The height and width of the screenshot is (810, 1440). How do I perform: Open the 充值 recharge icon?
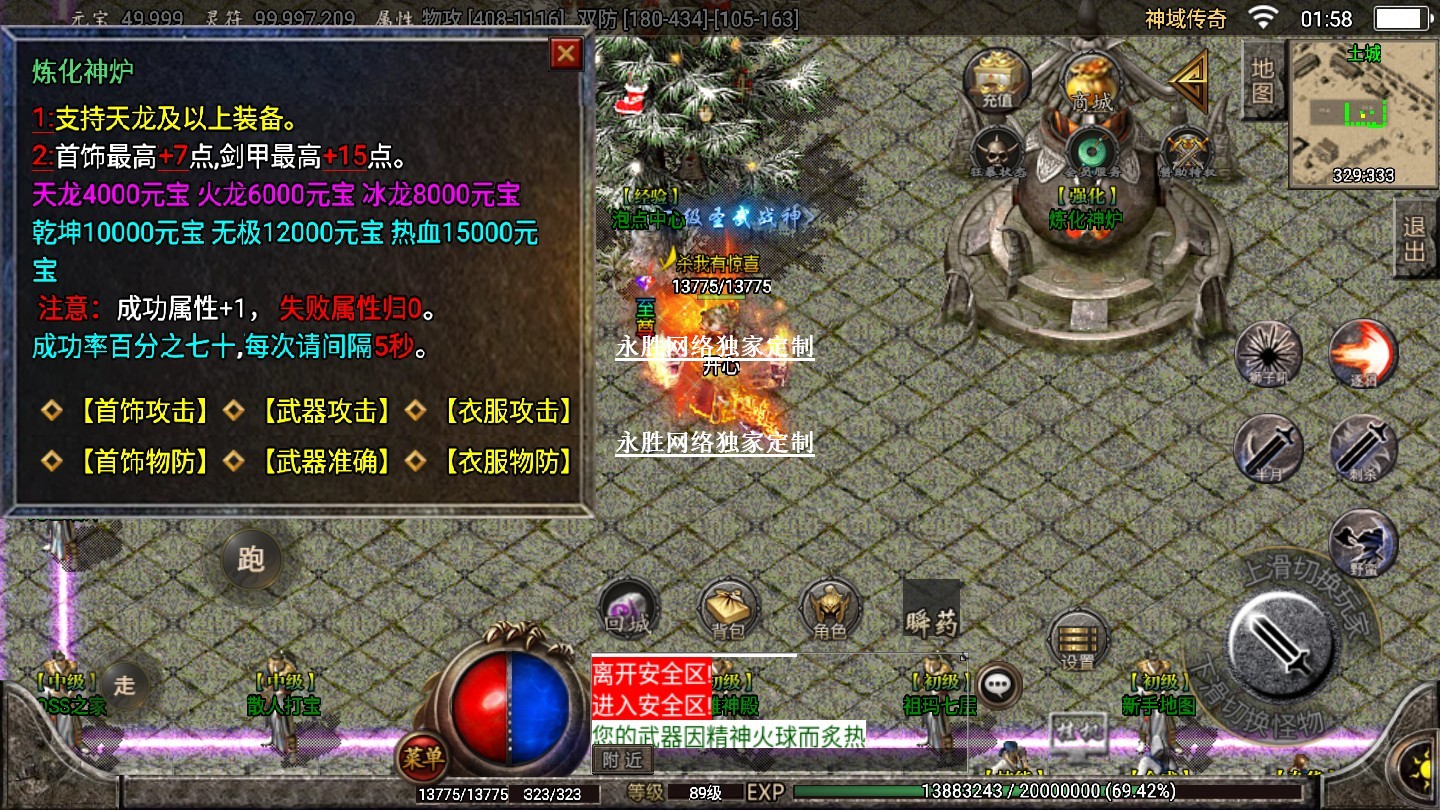click(996, 78)
